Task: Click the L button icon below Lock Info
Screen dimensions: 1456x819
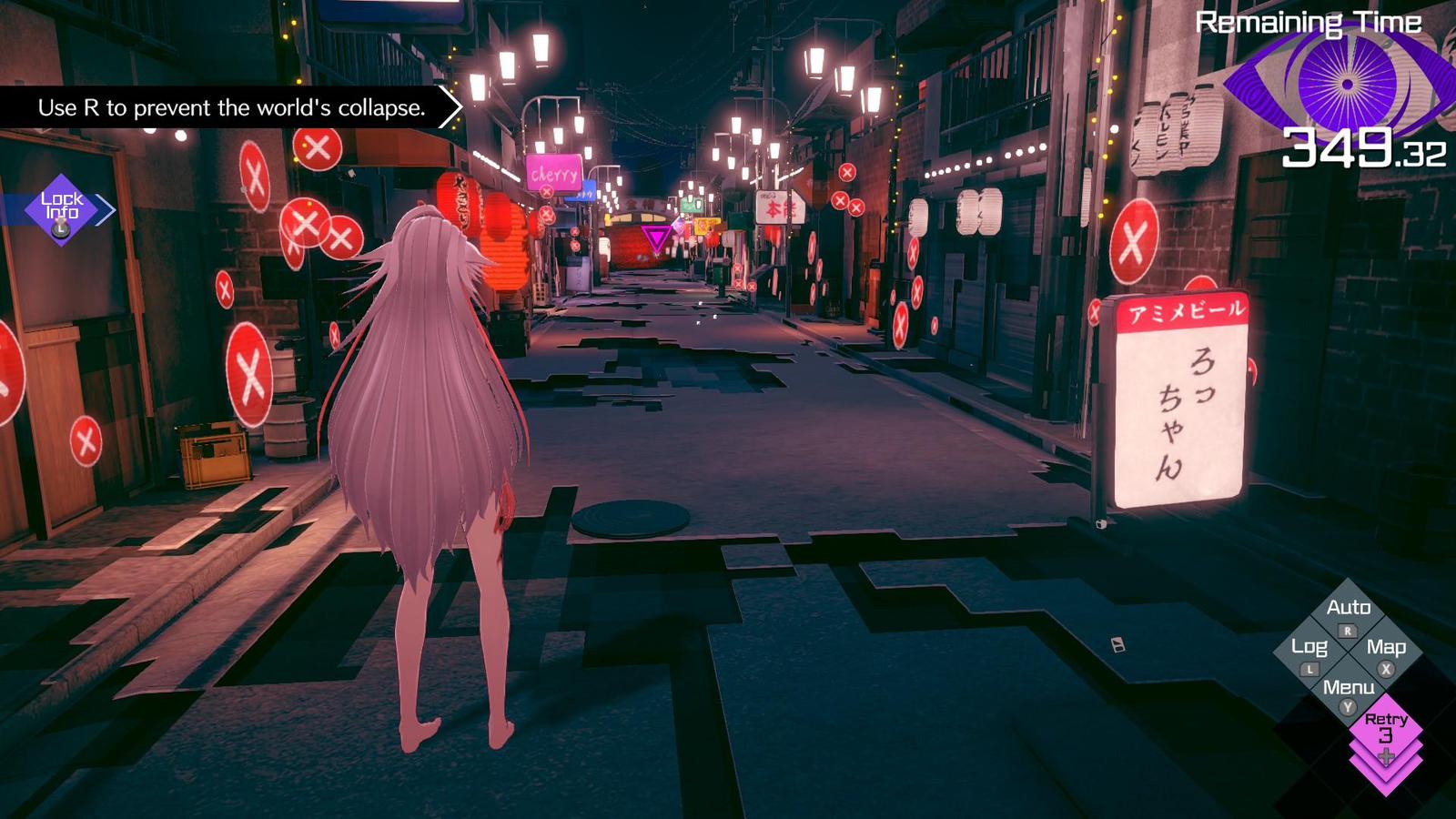Action: click(60, 229)
